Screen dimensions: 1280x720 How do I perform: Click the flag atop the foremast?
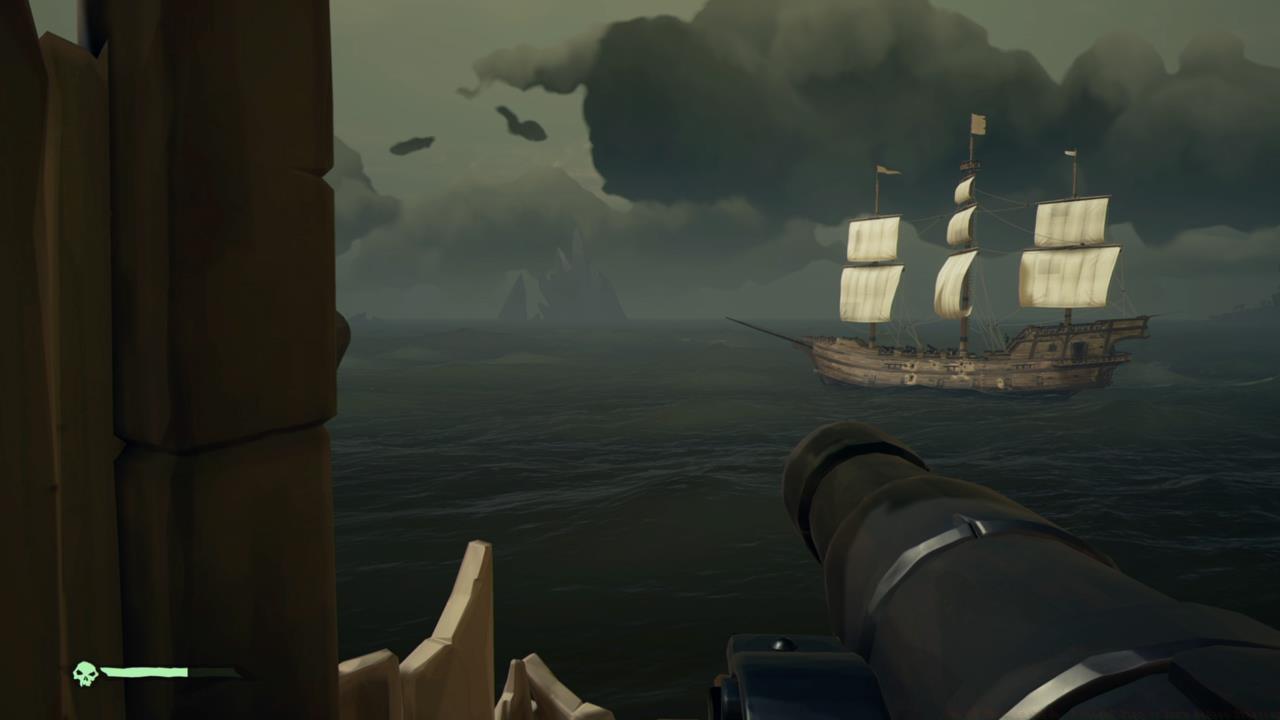point(887,169)
